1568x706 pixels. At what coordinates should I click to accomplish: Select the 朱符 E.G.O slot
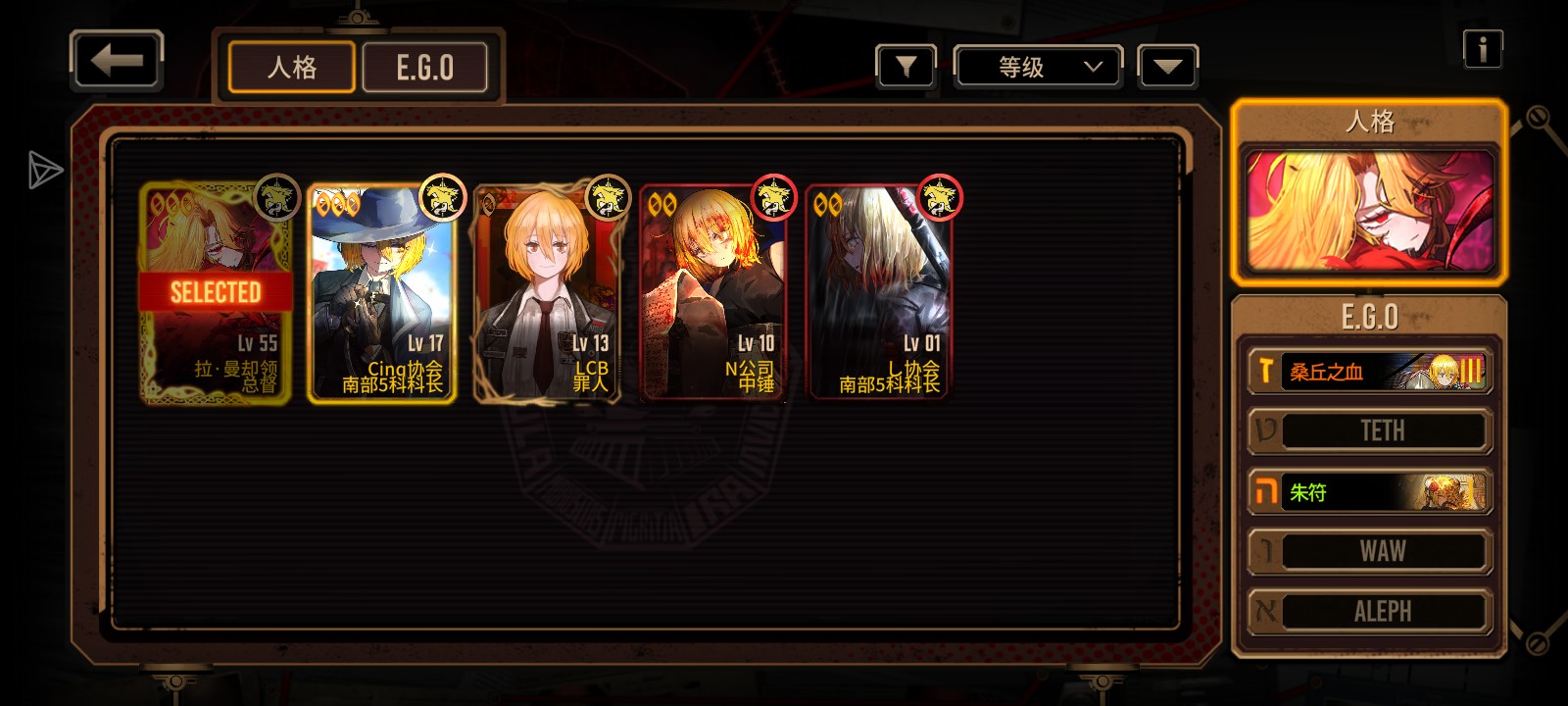1369,492
